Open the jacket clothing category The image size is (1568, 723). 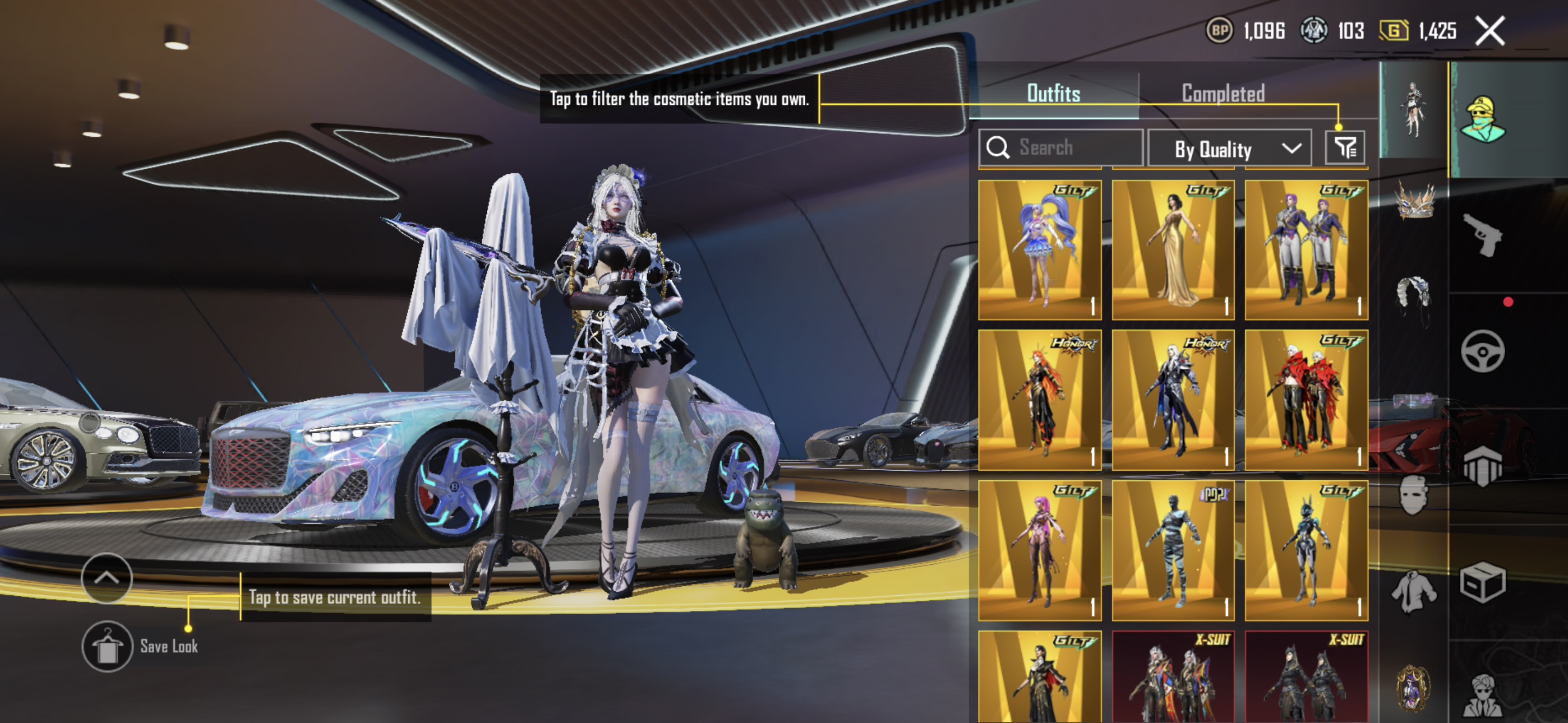pyautogui.click(x=1413, y=590)
